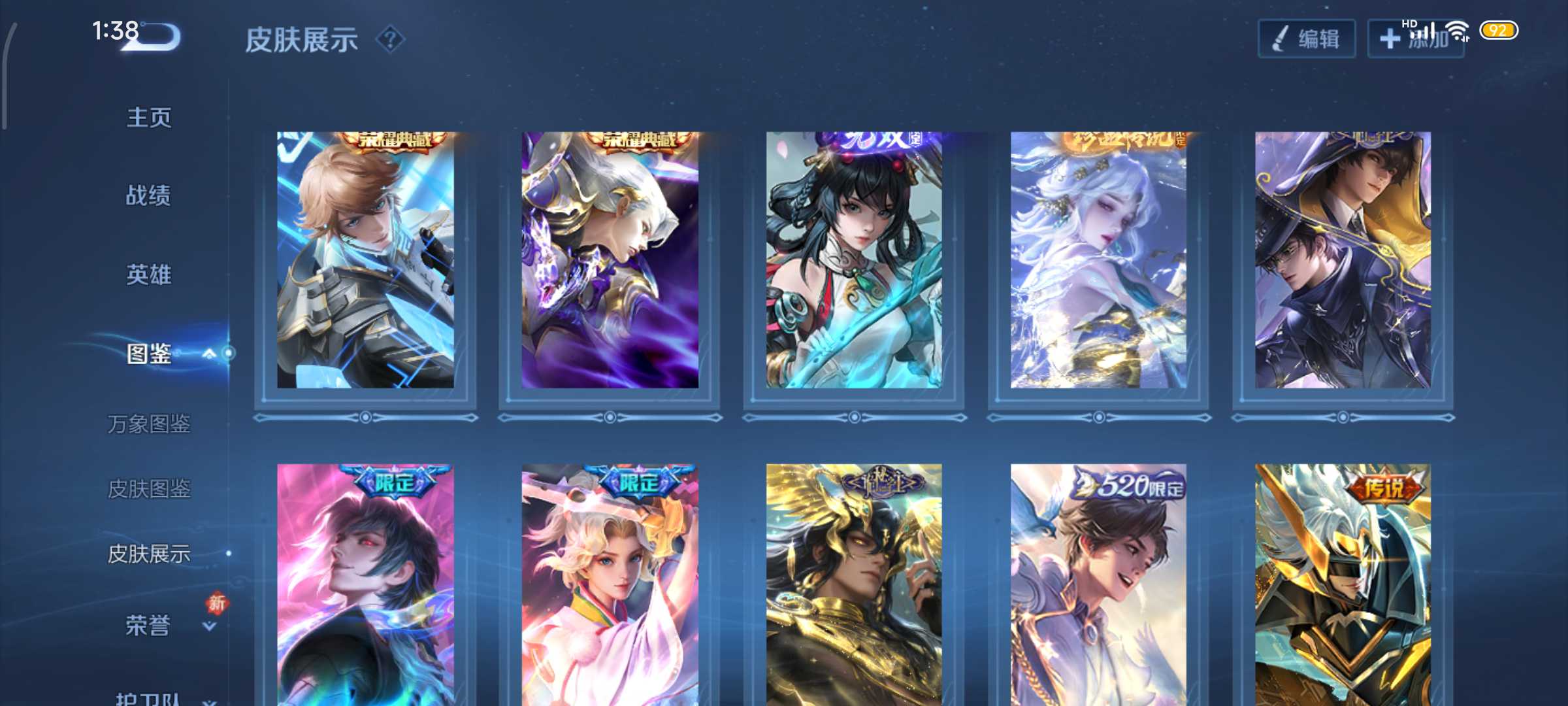This screenshot has width=1568, height=706.
Task: View the white-haired 珍品传说 skin card
Action: pyautogui.click(x=1098, y=260)
